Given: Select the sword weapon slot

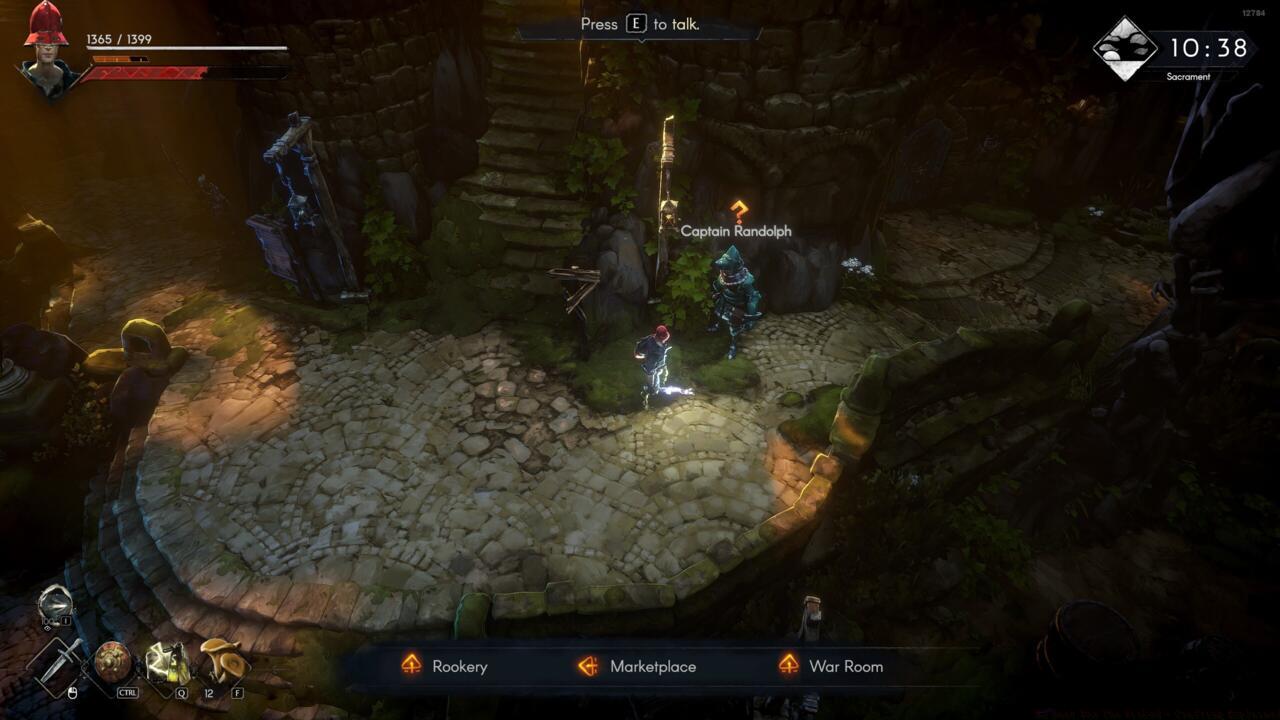Looking at the screenshot, I should click(x=59, y=663).
